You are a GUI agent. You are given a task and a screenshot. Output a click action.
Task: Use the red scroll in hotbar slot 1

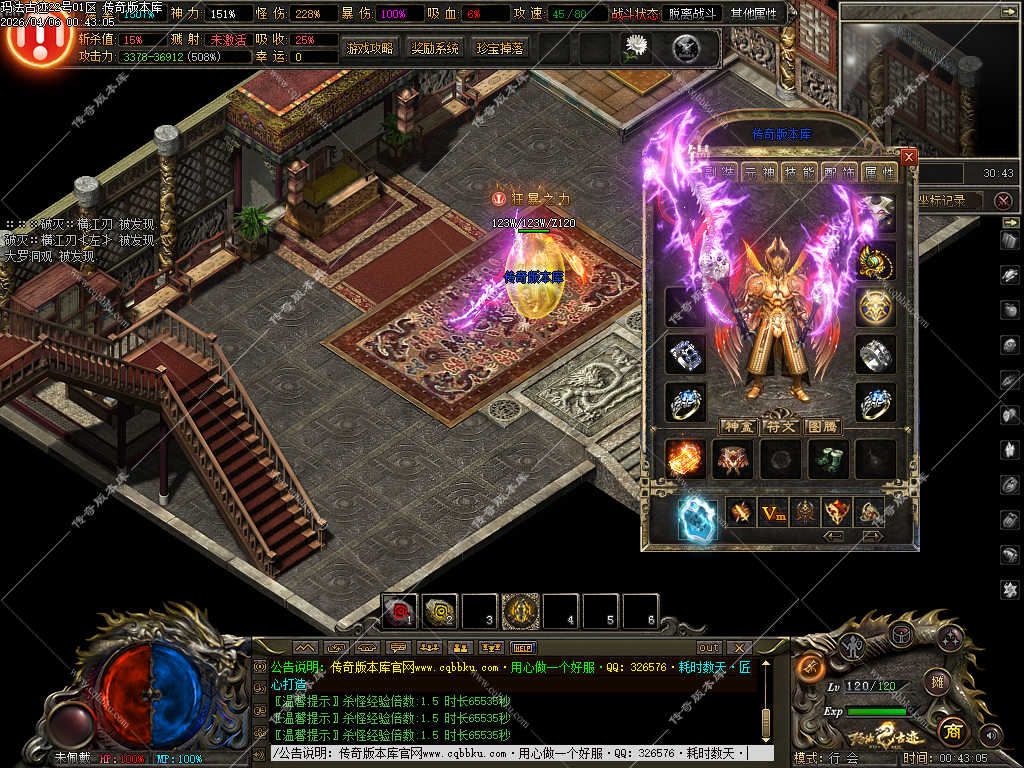[x=401, y=610]
